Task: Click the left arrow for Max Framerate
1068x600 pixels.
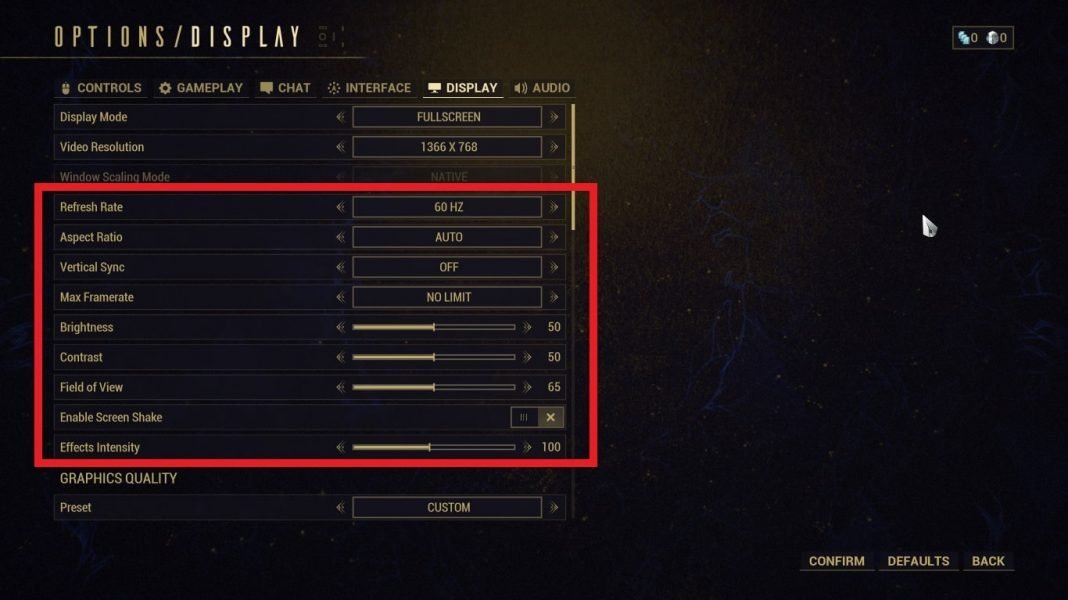Action: pyautogui.click(x=341, y=297)
